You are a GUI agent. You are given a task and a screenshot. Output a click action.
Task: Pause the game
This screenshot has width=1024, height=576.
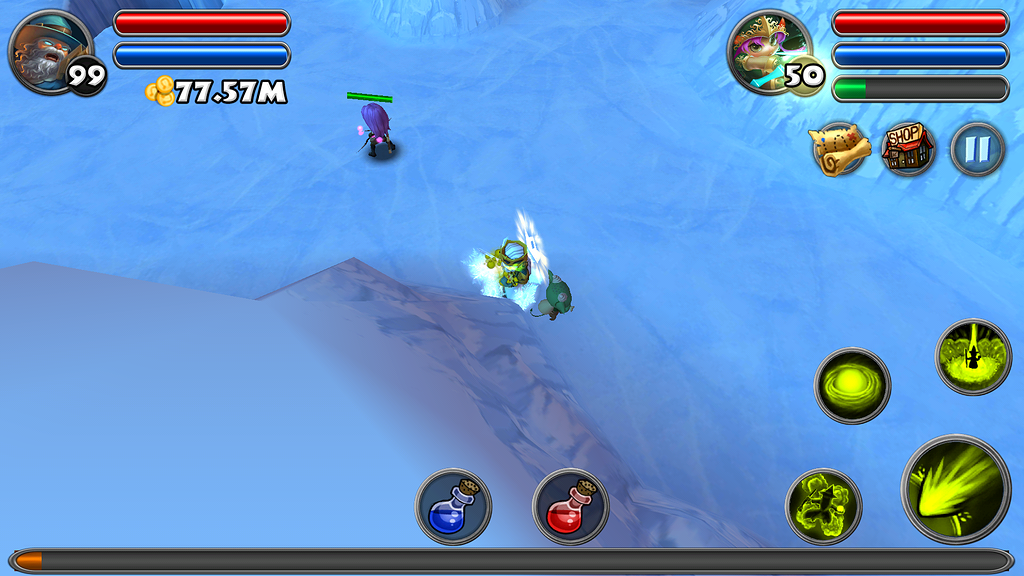(x=977, y=150)
